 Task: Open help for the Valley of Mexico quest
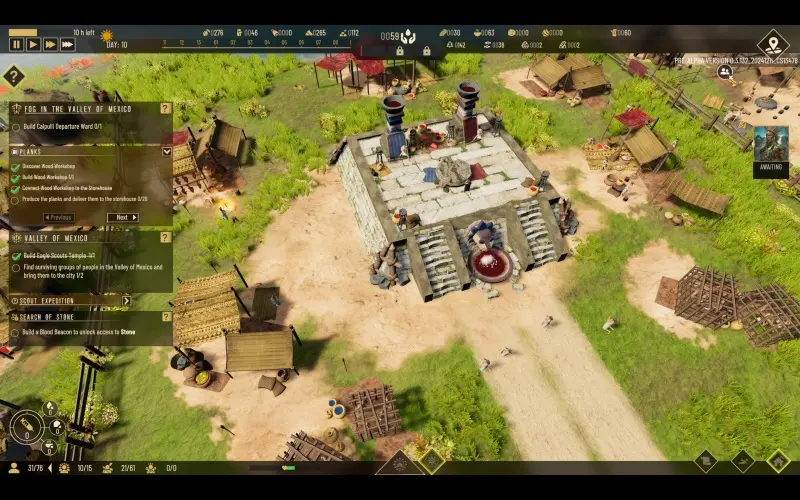coord(166,238)
